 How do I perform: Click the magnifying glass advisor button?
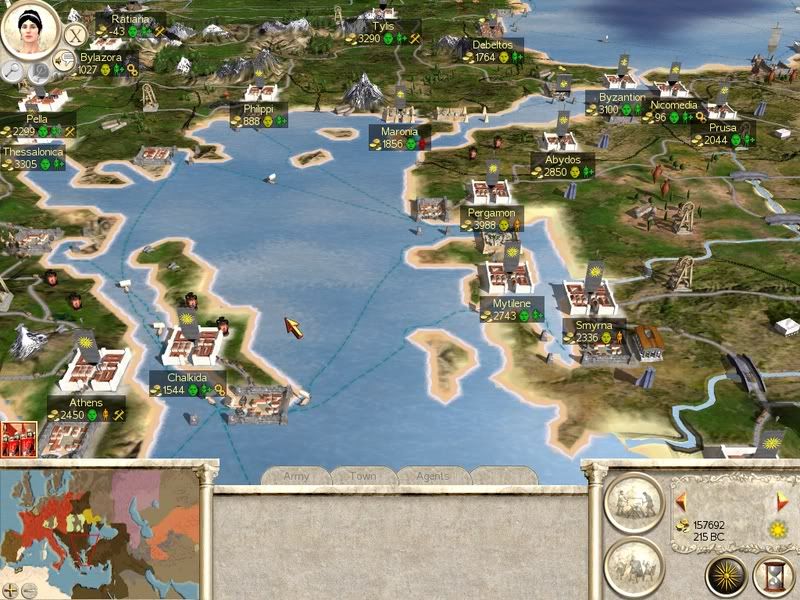click(x=13, y=70)
